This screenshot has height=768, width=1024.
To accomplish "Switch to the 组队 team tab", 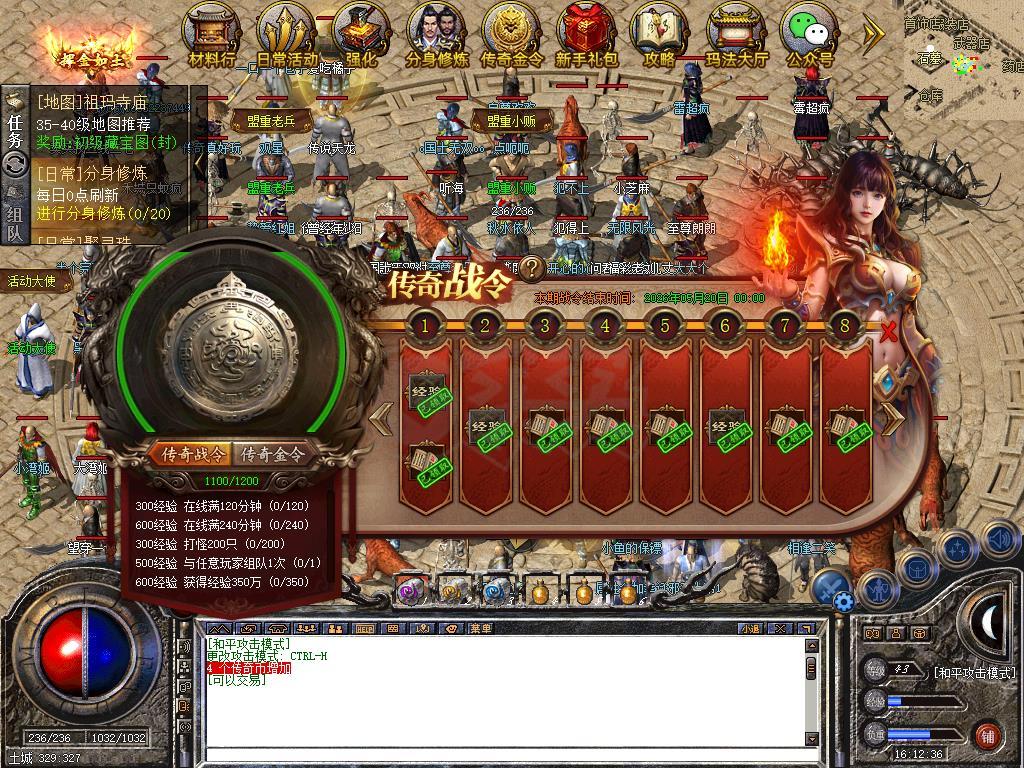I will pos(15,223).
